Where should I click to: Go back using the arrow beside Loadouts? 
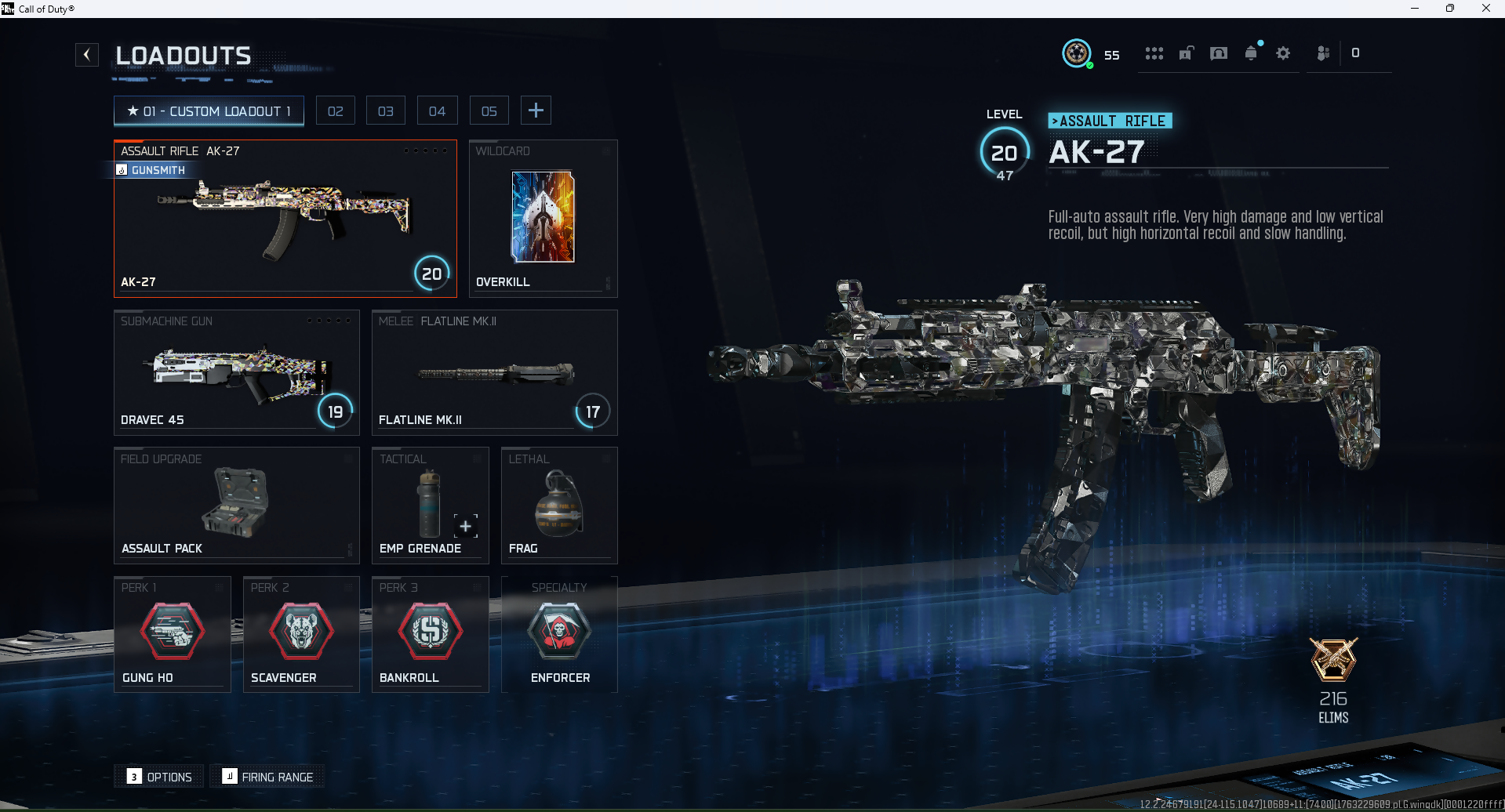pyautogui.click(x=87, y=55)
